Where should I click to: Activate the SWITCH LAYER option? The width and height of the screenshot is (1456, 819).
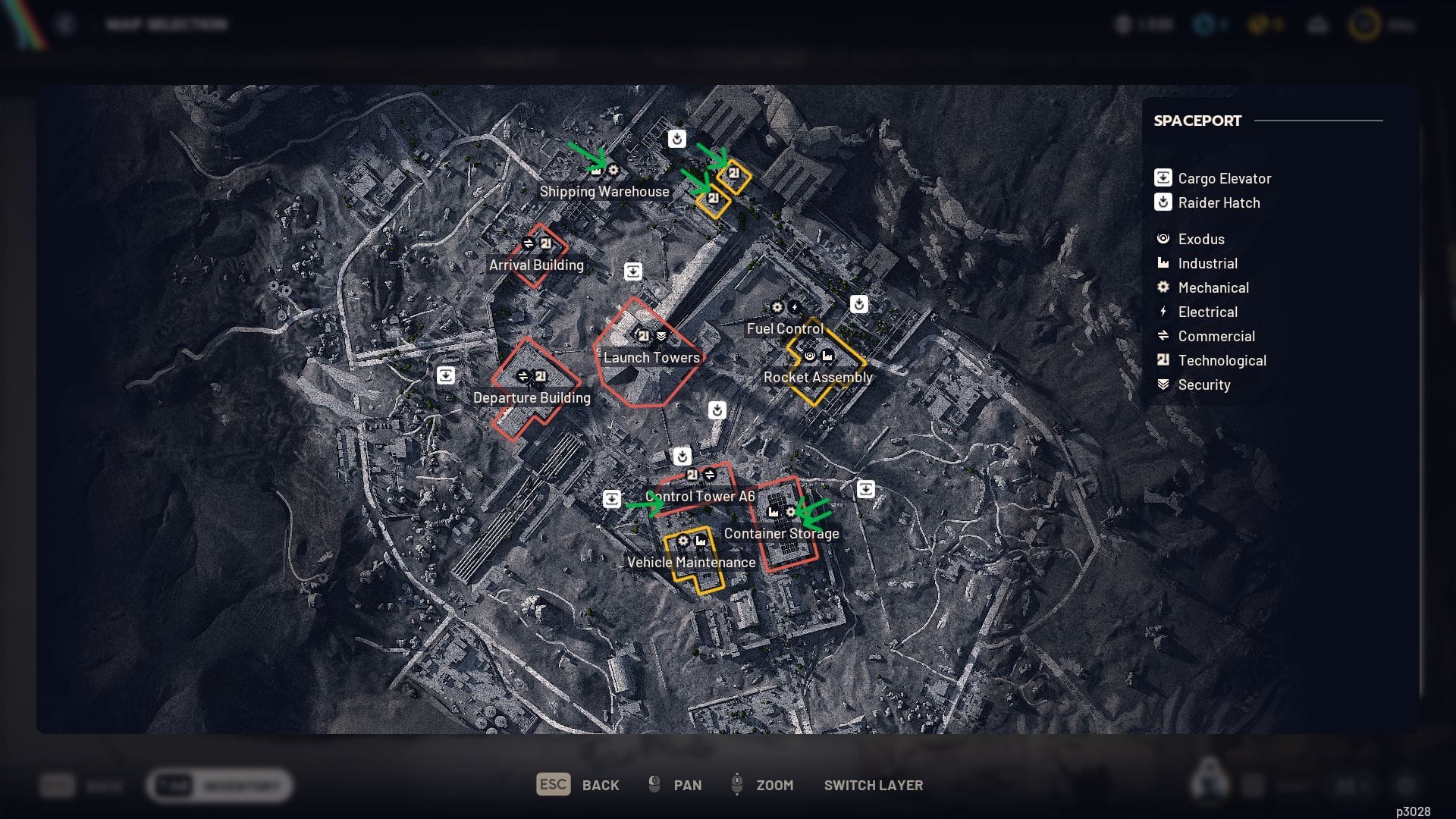point(874,786)
